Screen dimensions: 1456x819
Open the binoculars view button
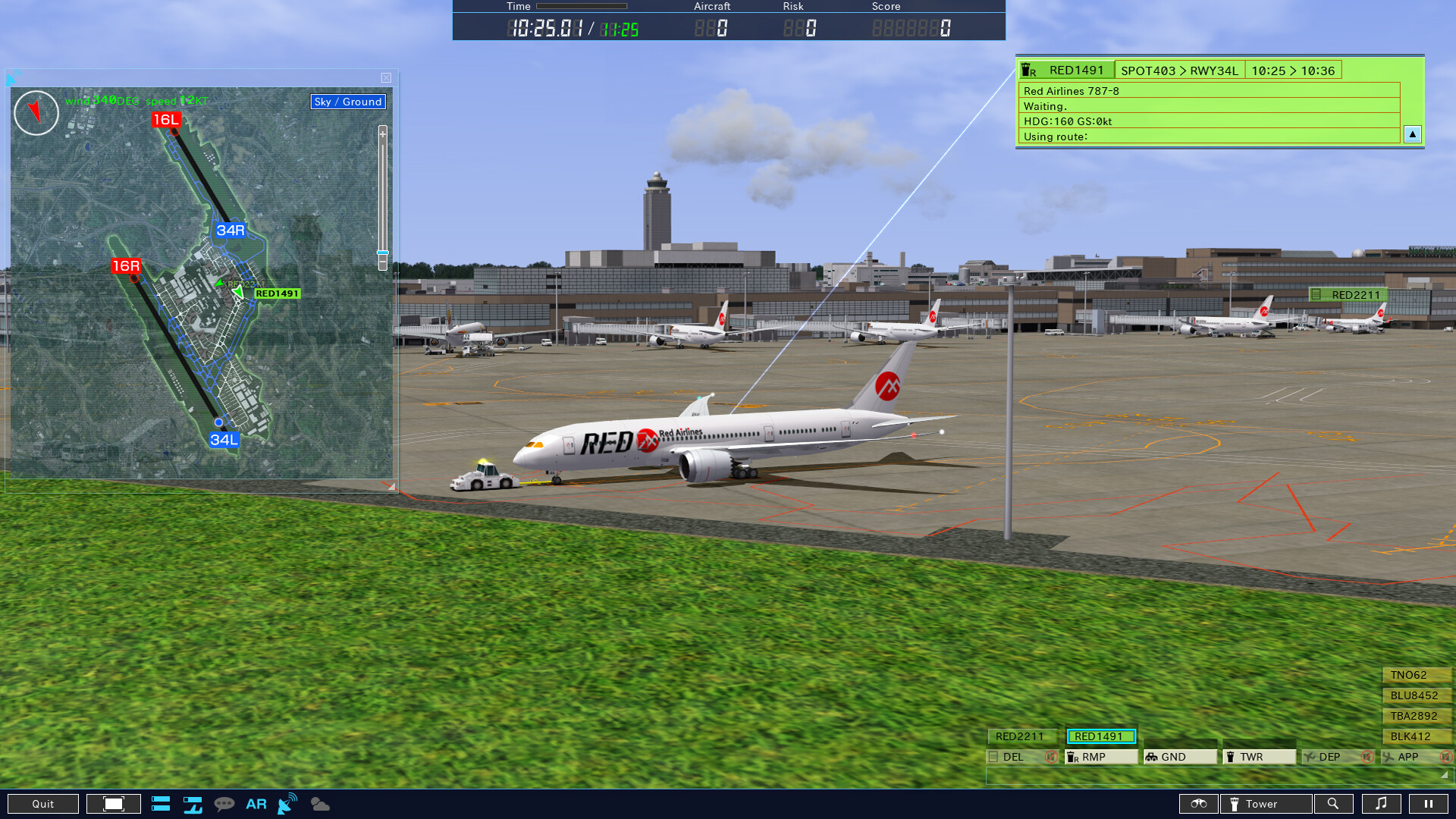click(1198, 804)
